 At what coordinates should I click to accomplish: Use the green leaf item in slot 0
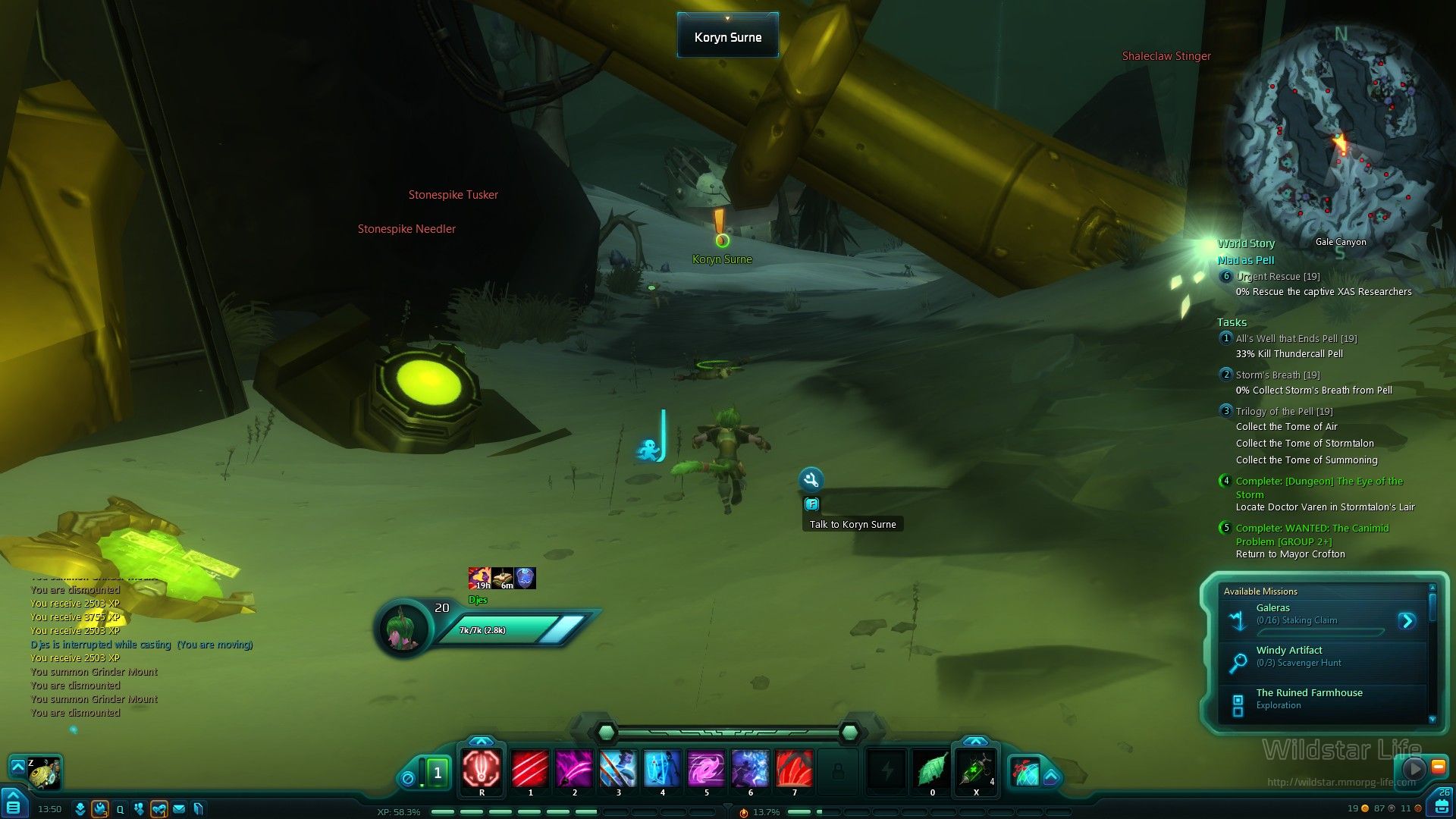coord(932,769)
